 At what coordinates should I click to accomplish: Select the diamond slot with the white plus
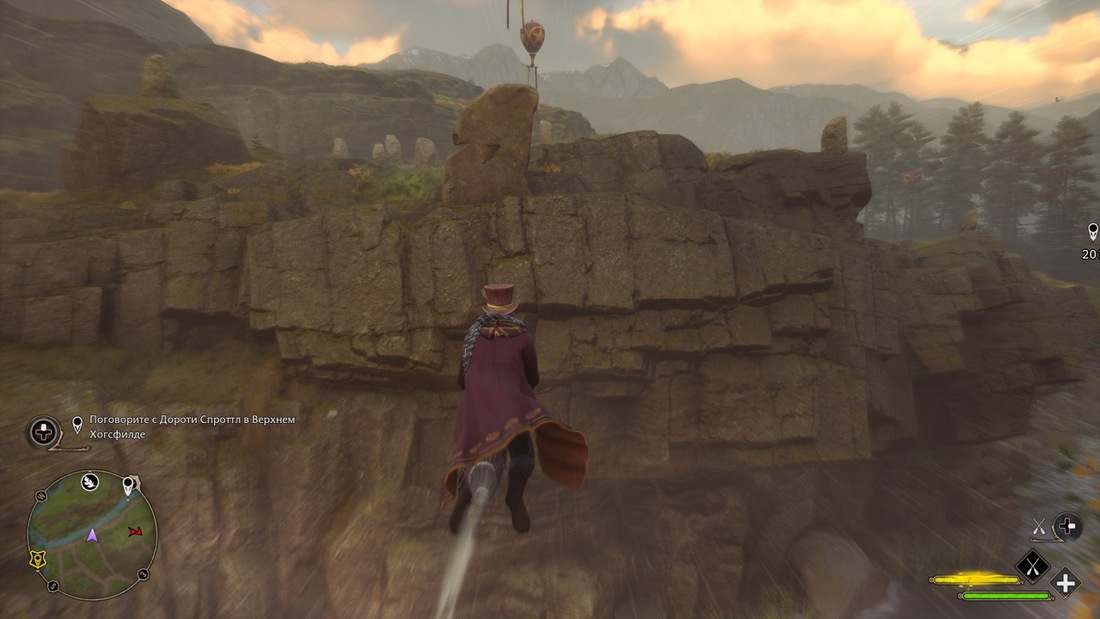[x=1065, y=583]
